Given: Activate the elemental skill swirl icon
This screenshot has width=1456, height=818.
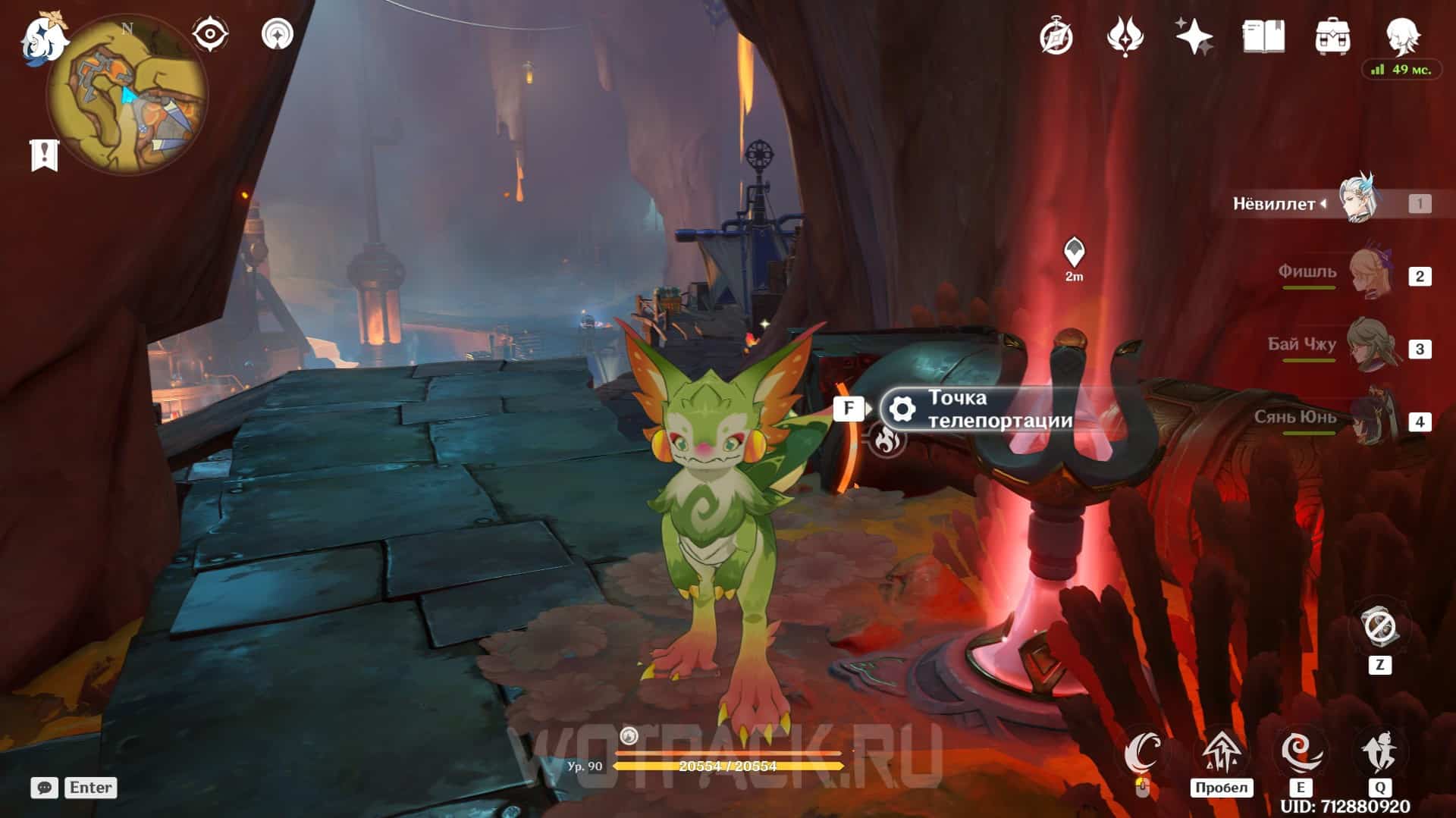Looking at the screenshot, I should (x=1301, y=752).
